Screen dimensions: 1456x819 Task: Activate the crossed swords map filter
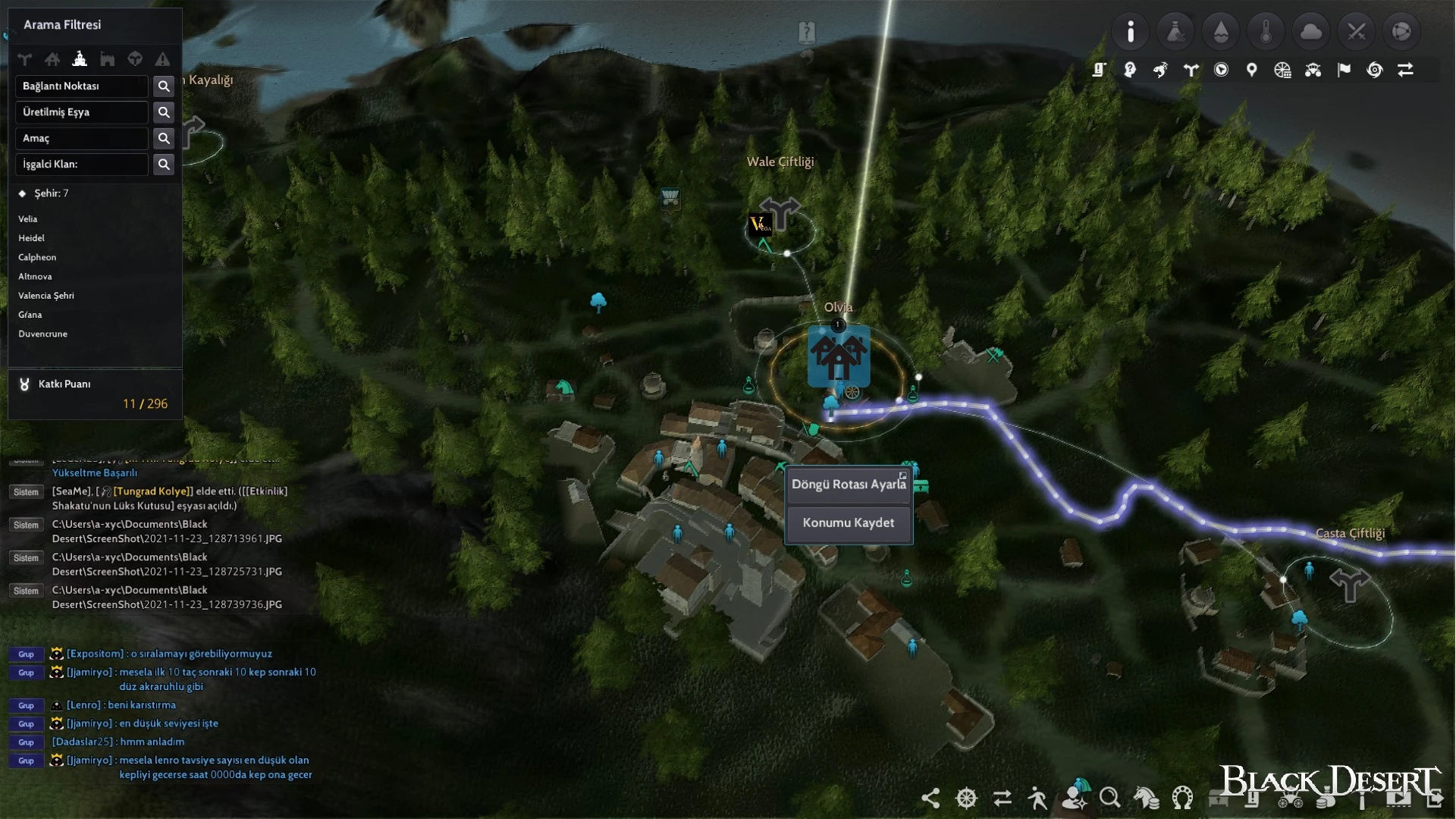1356,32
